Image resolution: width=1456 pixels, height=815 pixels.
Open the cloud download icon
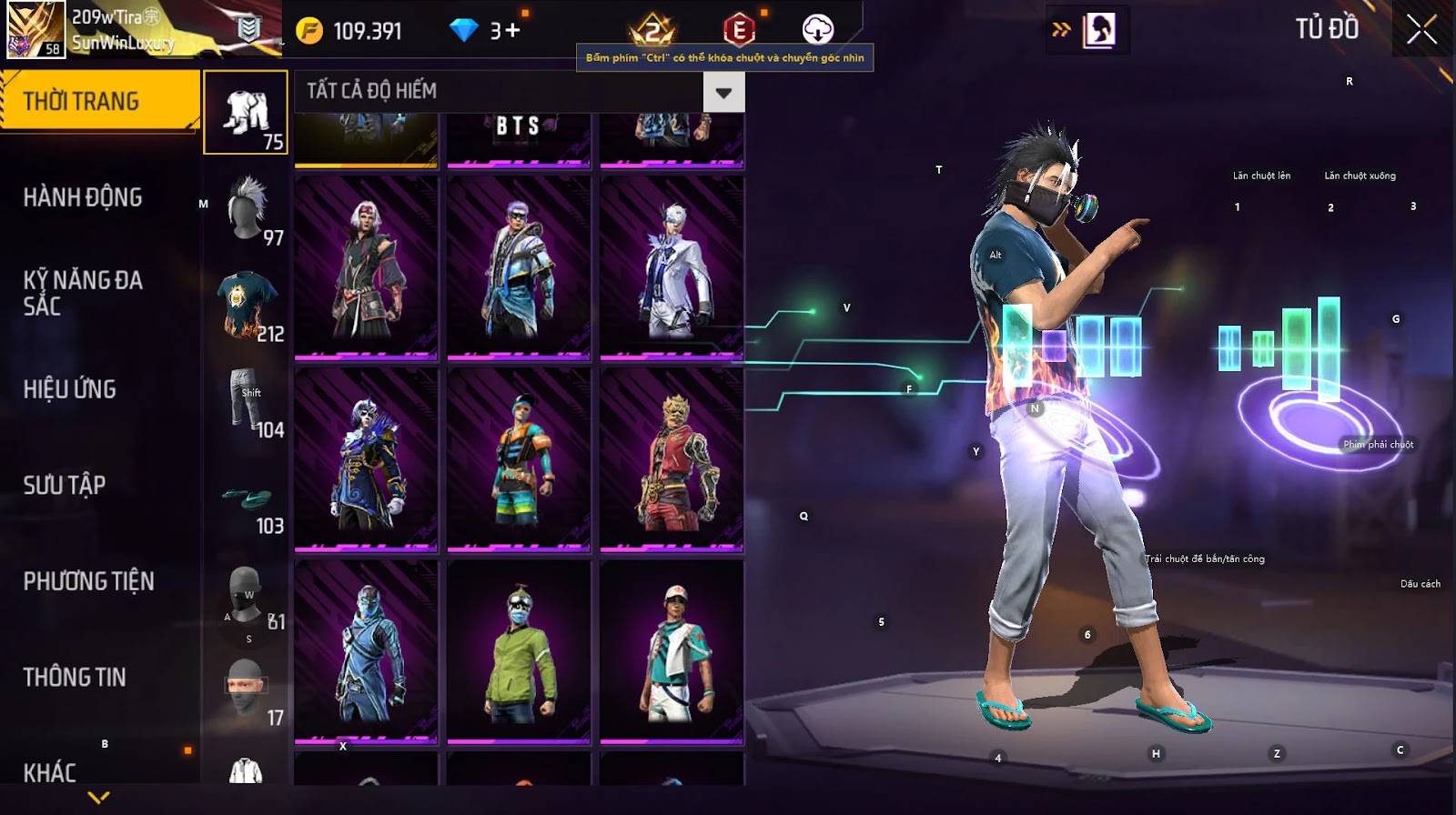click(x=817, y=30)
